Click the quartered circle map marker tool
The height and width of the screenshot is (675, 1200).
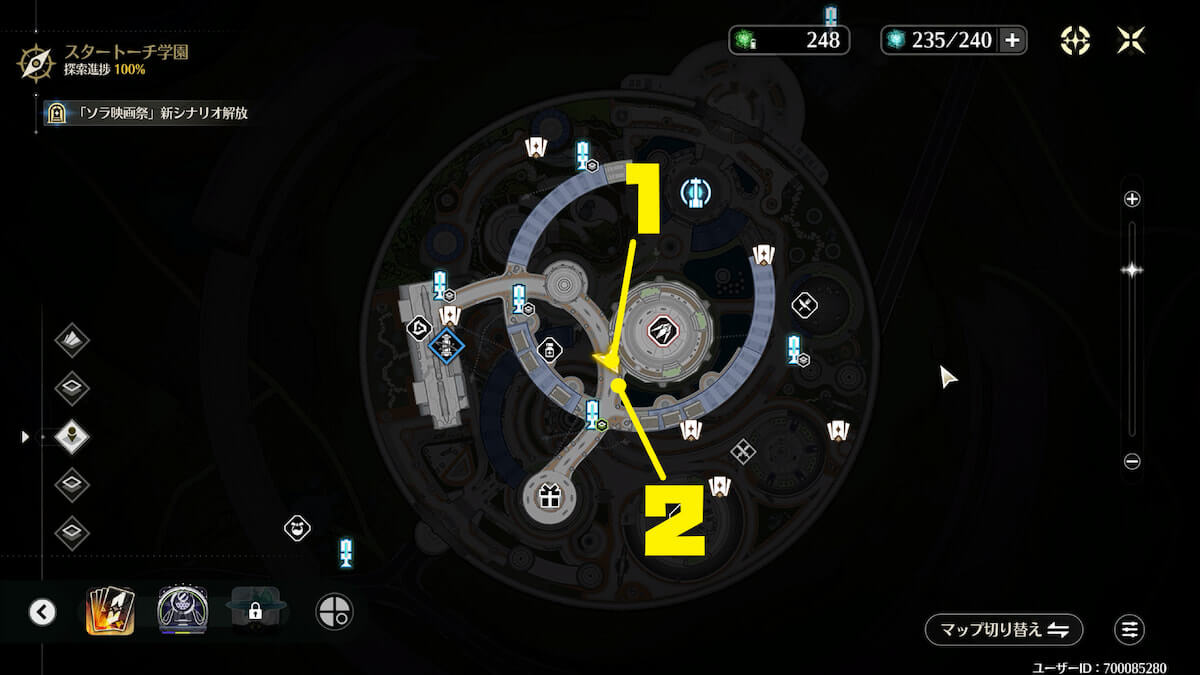pos(334,610)
